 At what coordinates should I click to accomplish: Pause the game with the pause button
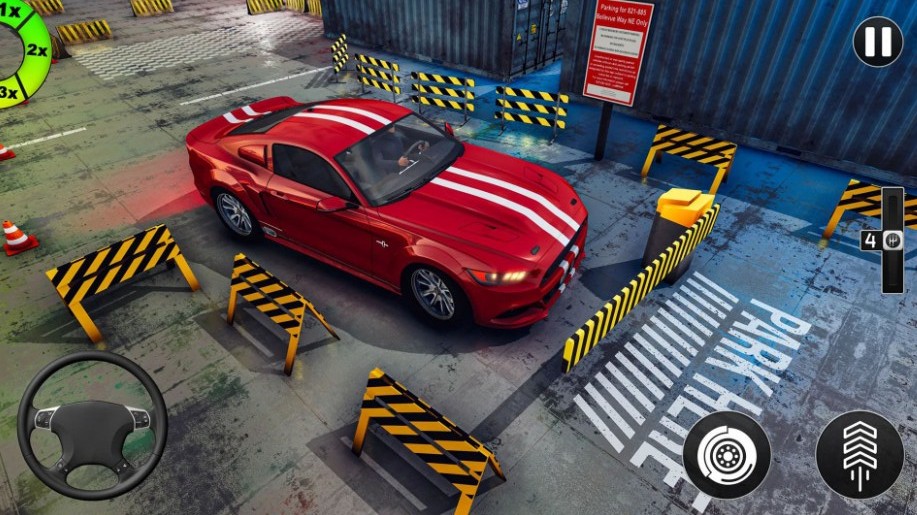coord(877,43)
